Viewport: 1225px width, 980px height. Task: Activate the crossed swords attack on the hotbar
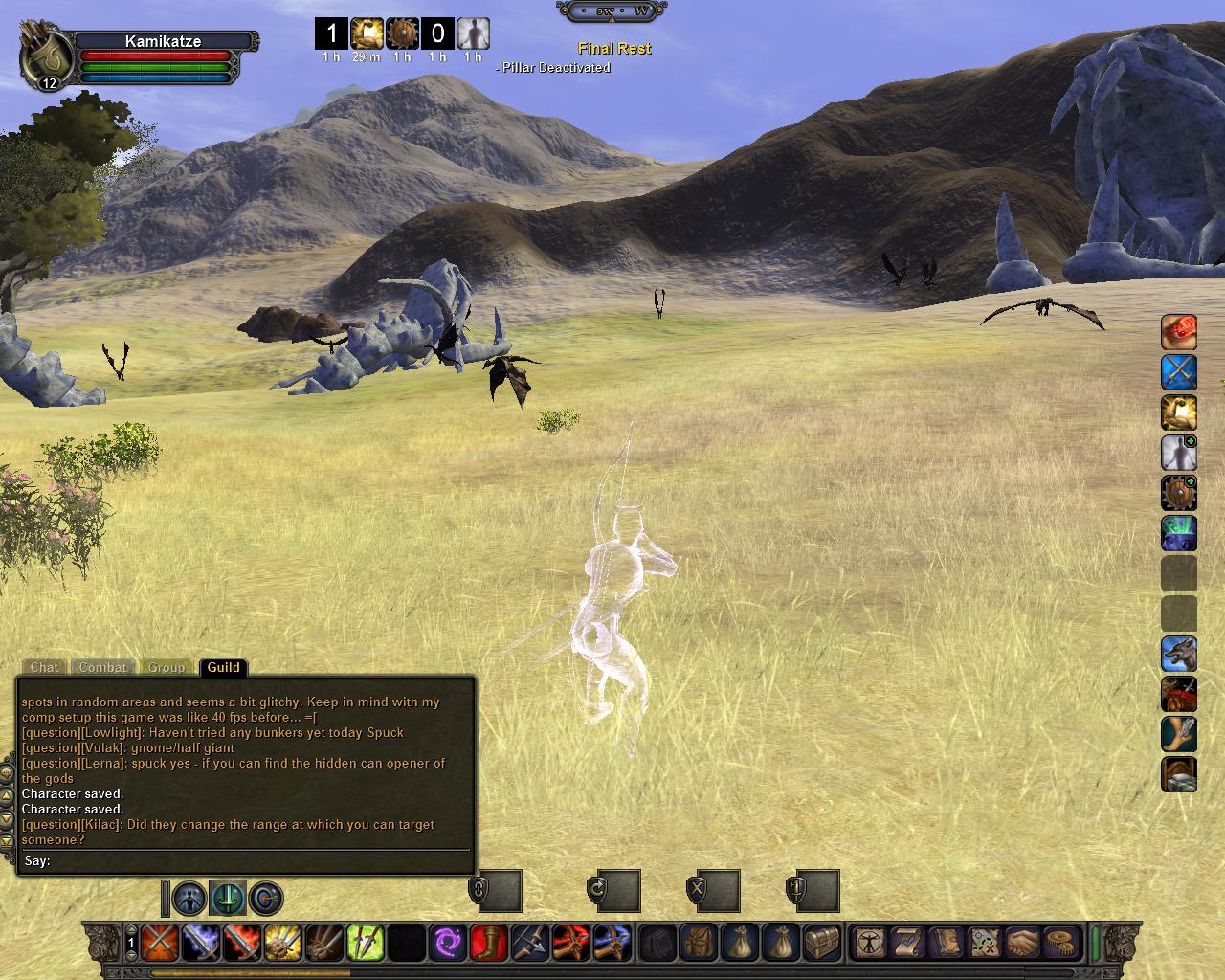pos(159,943)
